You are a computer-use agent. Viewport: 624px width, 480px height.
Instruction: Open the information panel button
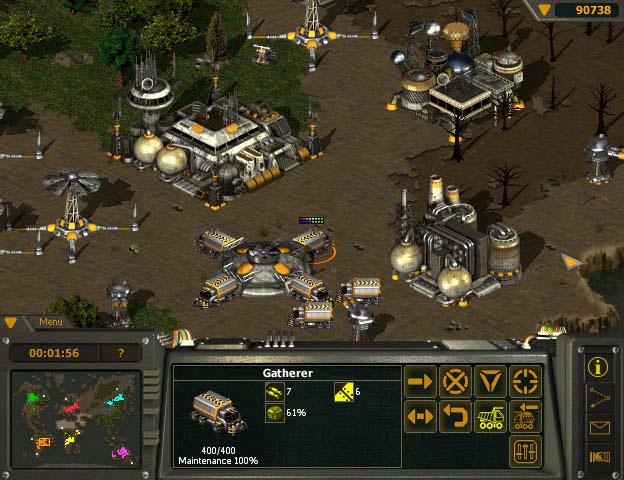600,366
